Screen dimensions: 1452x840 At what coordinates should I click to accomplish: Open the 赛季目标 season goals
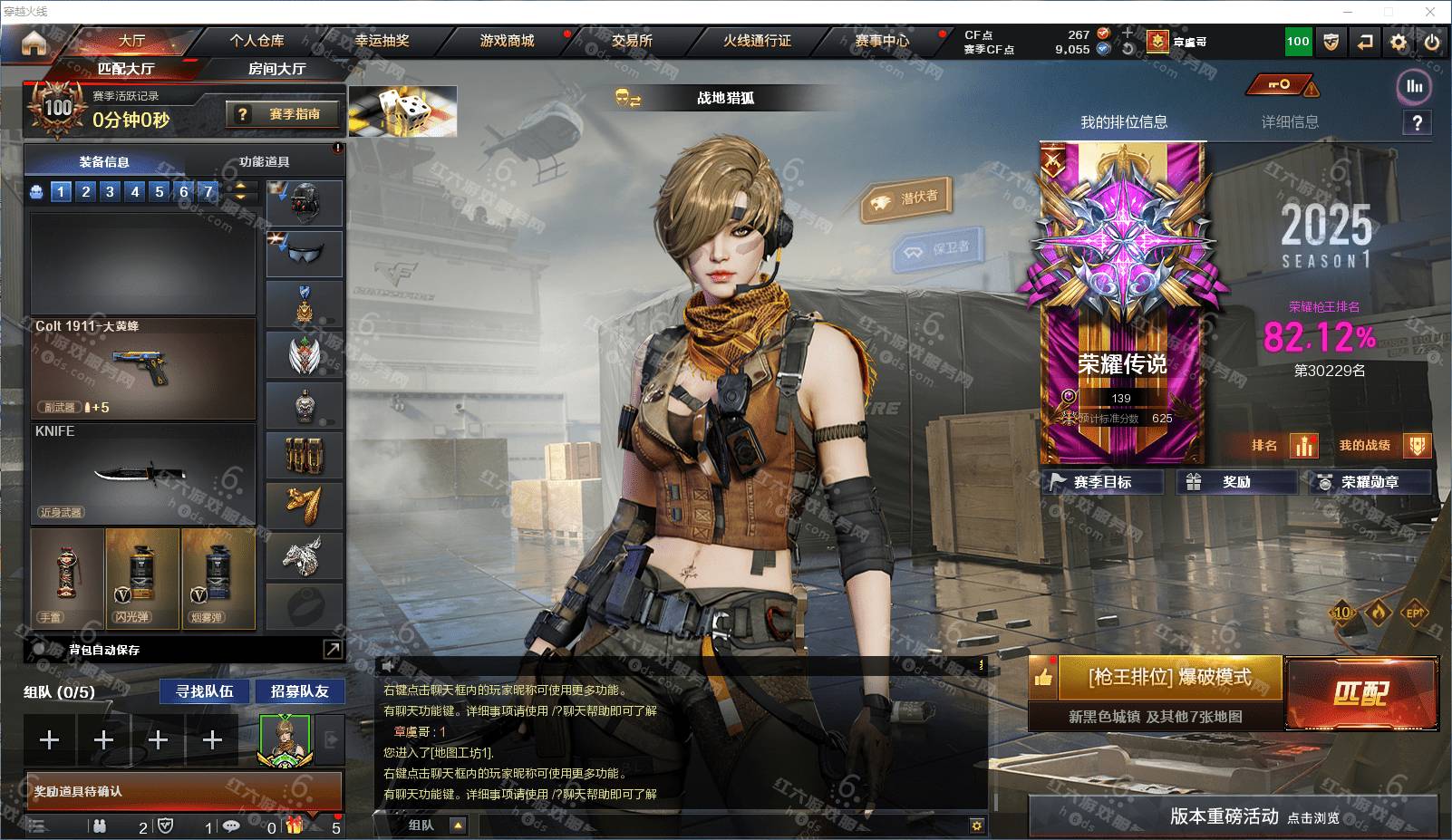(x=1102, y=482)
